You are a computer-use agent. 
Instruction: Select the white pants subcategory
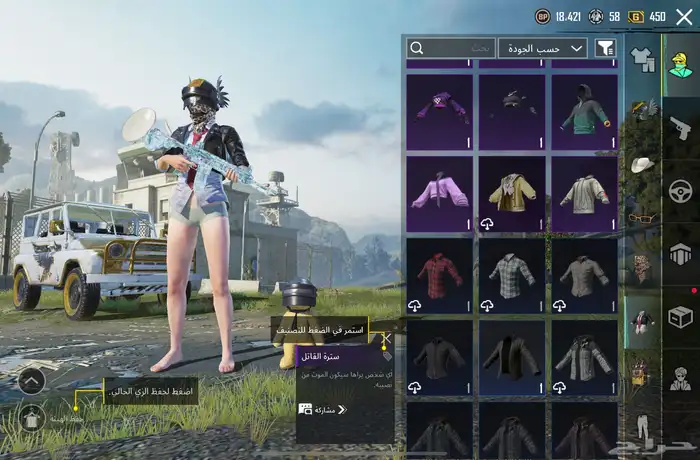coord(641,424)
